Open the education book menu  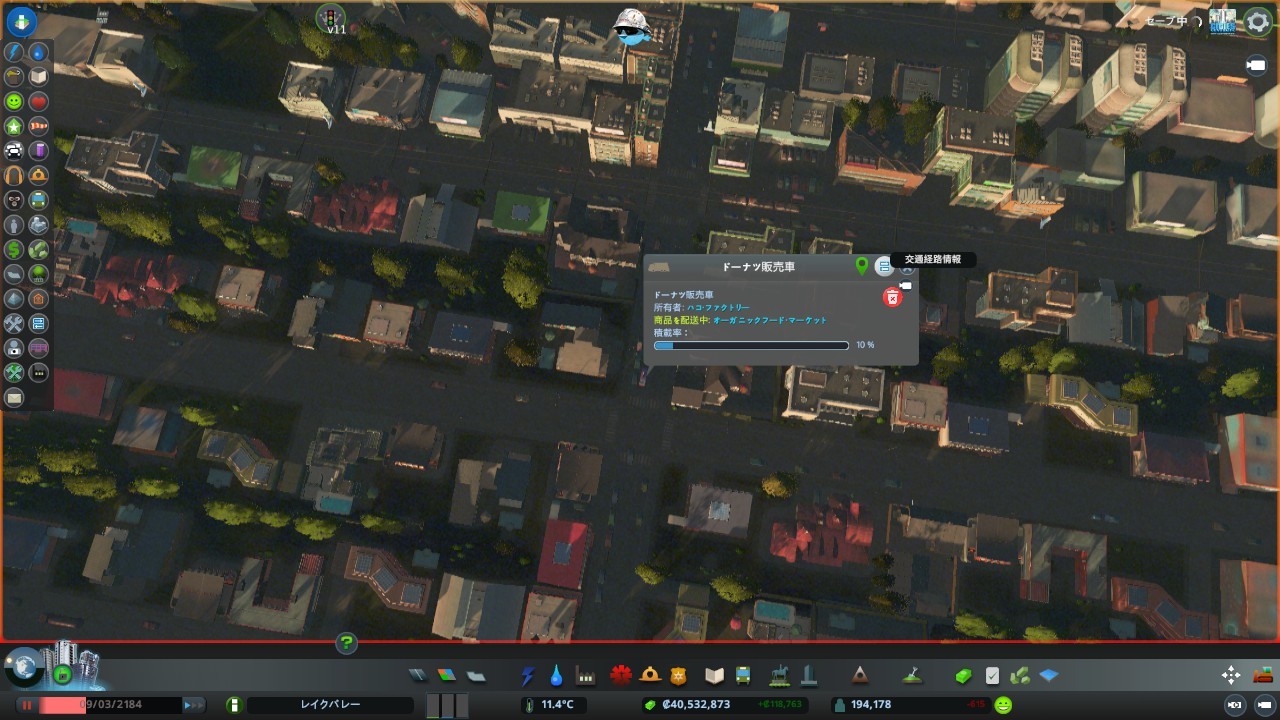click(x=714, y=675)
